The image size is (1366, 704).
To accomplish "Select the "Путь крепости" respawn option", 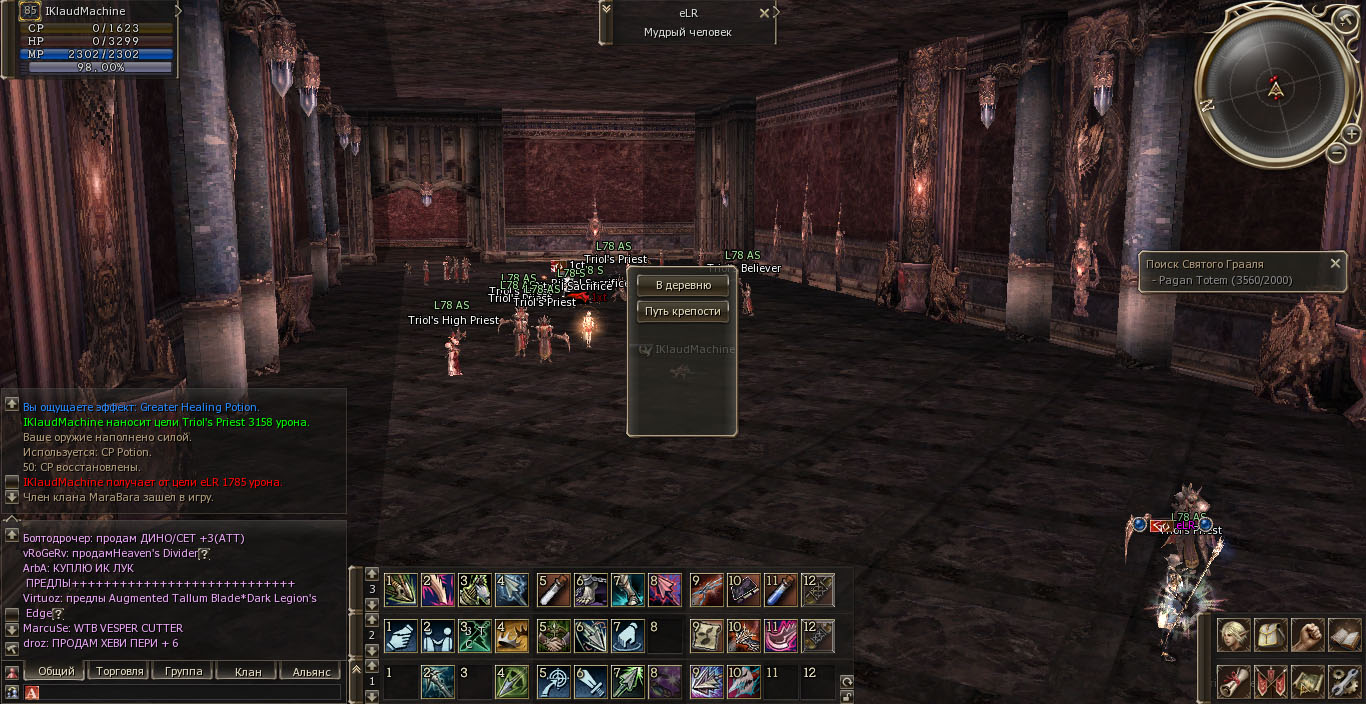I will (x=683, y=311).
